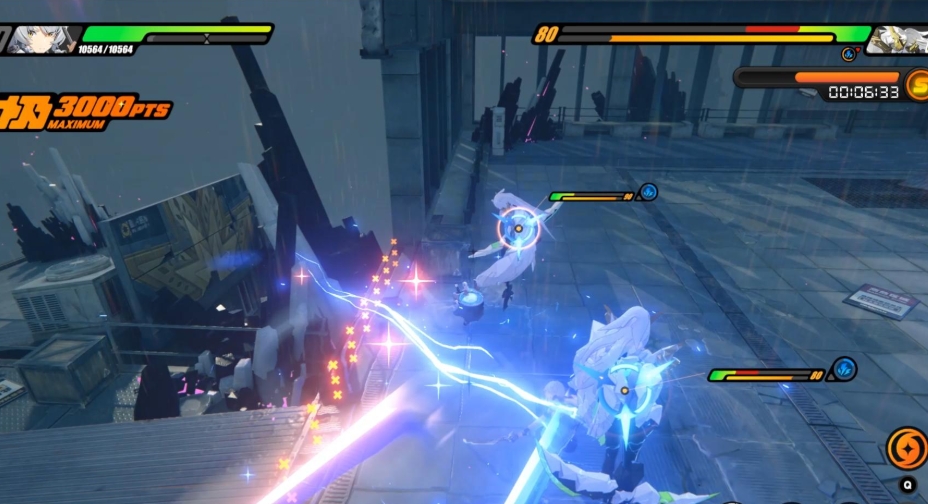Click the orange S rank badge
928x504 pixels.
coord(916,84)
